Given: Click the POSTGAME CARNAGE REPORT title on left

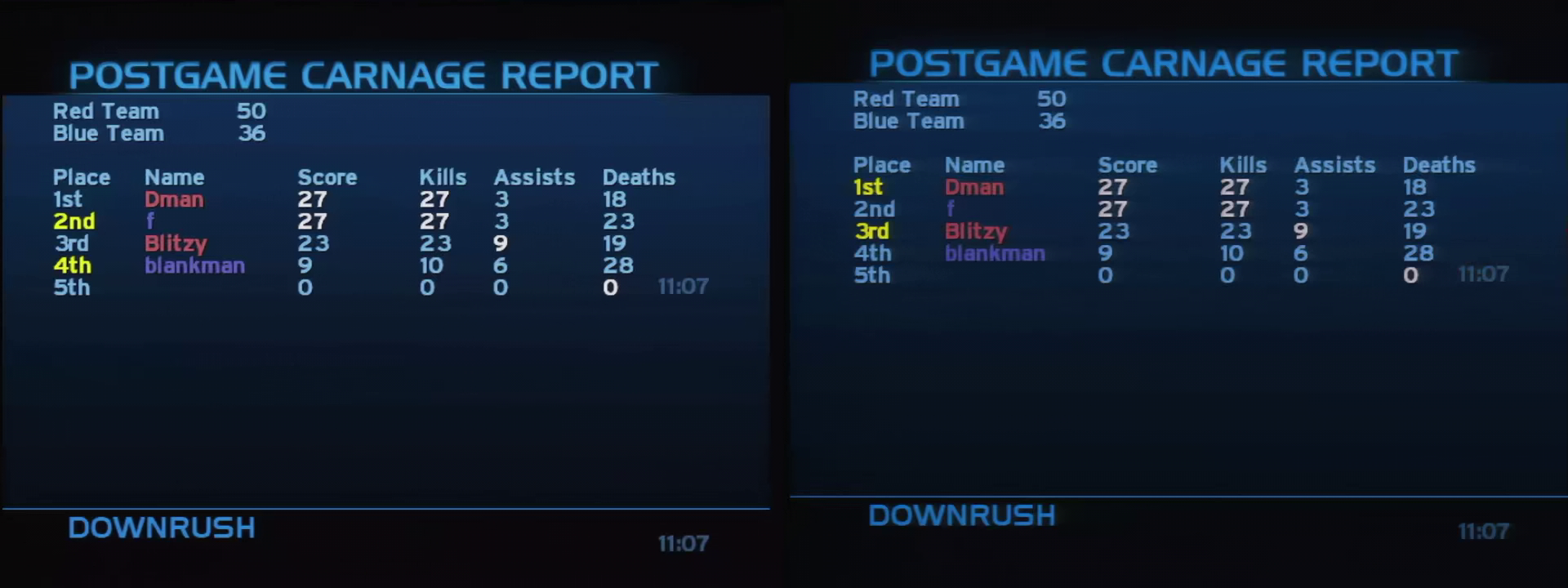Looking at the screenshot, I should pyautogui.click(x=364, y=75).
